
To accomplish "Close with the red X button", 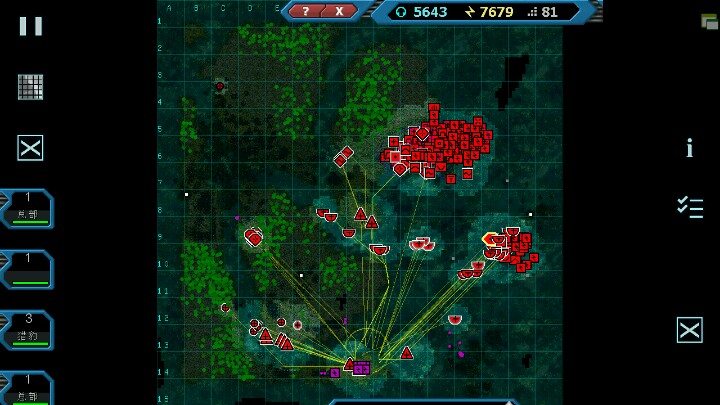I will point(339,11).
